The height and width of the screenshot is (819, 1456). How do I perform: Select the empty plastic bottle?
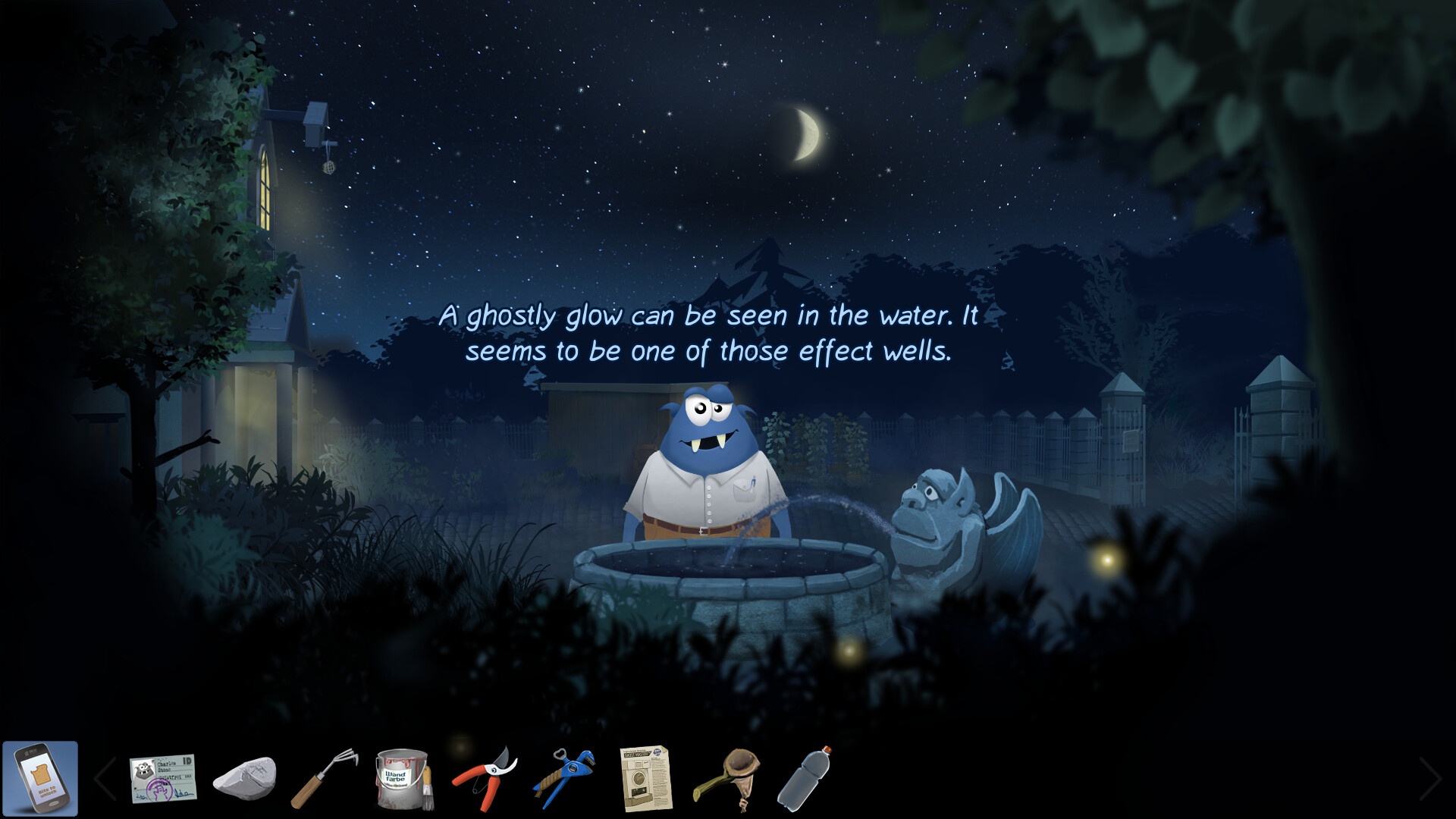[x=805, y=777]
